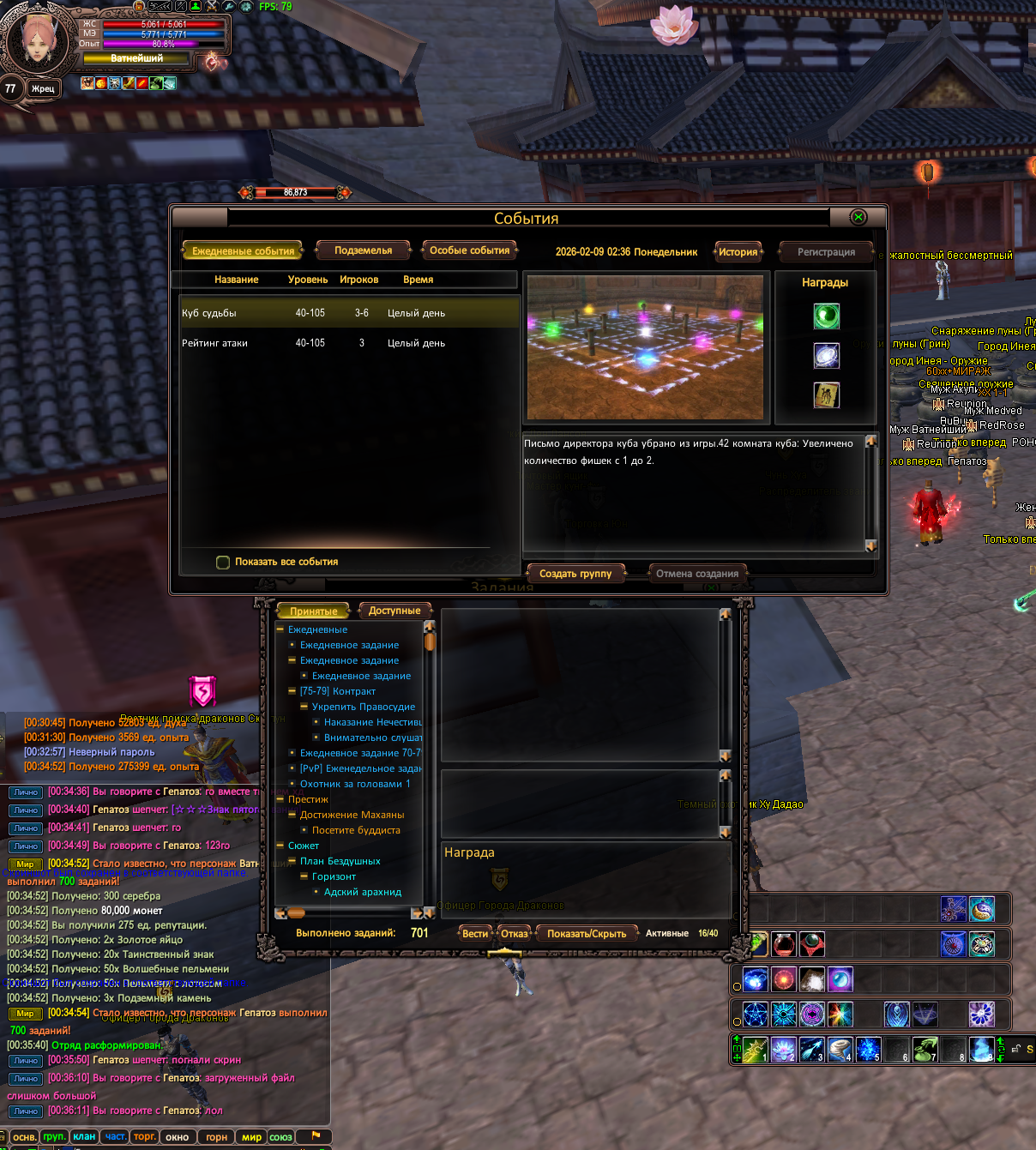Viewport: 1036px width, 1150px height.
Task: Click the green orb reward icon
Action: tap(826, 316)
